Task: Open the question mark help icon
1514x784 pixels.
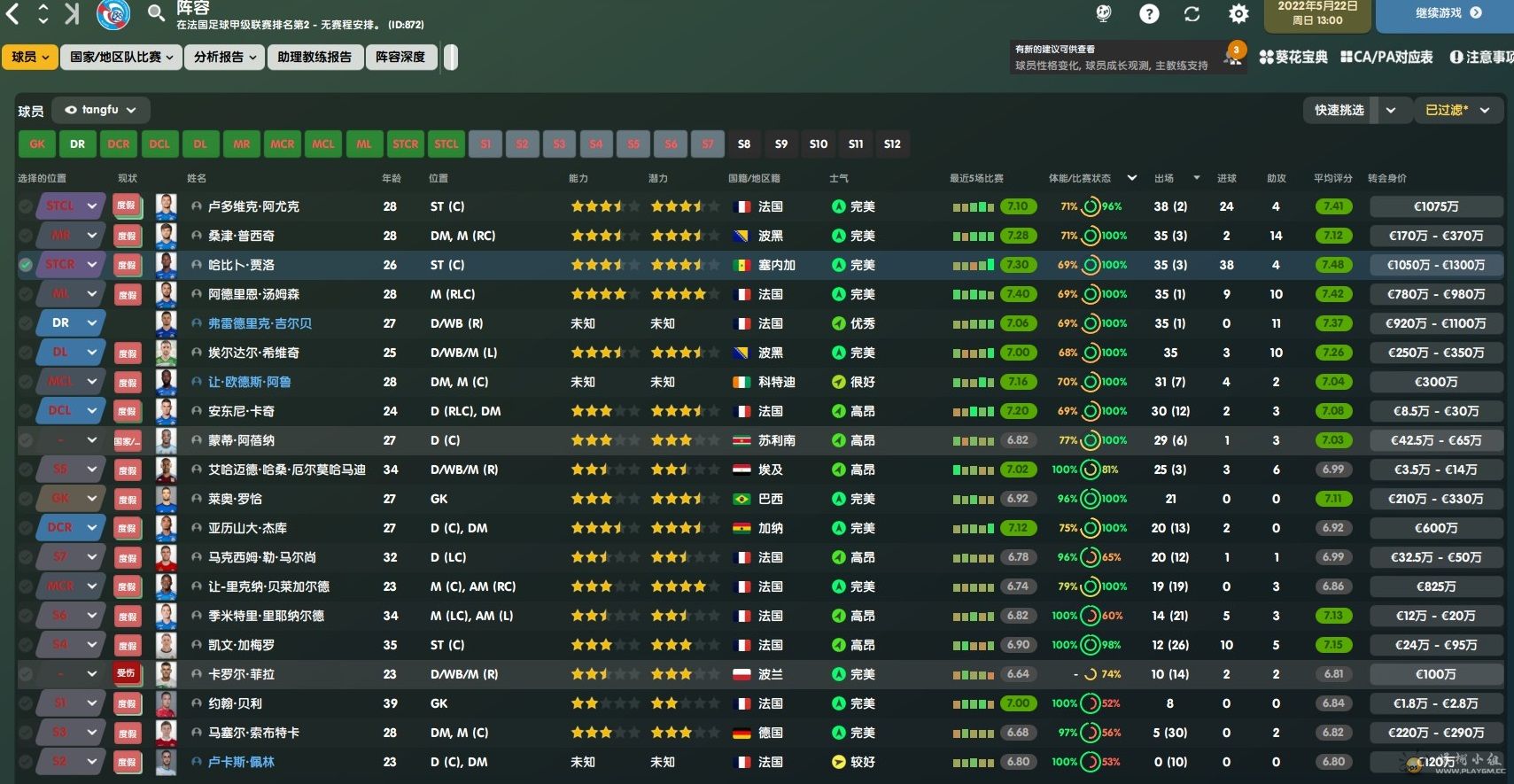Action: pyautogui.click(x=1149, y=14)
